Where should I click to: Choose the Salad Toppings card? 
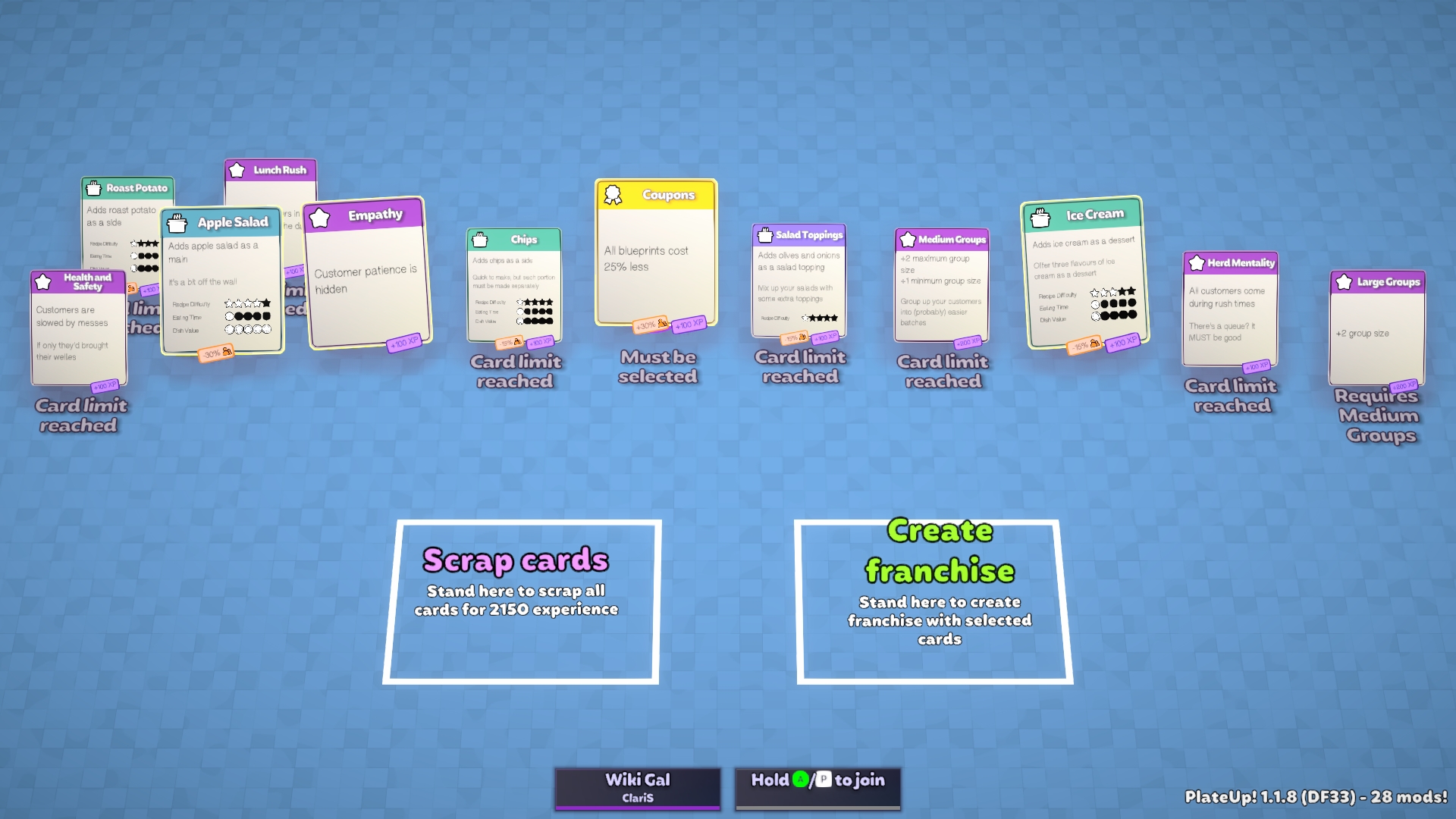pyautogui.click(x=799, y=281)
